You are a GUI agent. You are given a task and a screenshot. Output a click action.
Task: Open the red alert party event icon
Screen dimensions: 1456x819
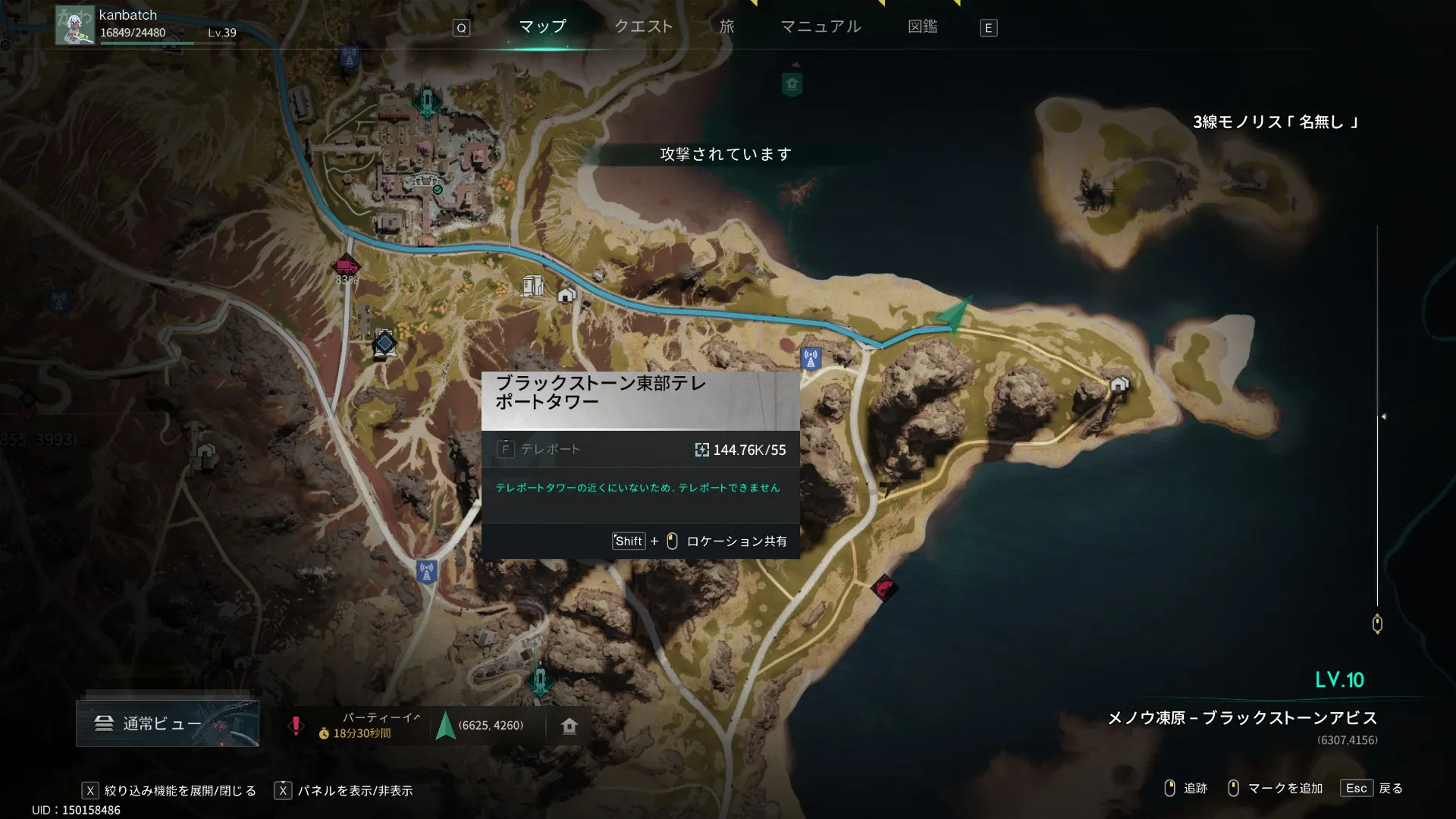point(296,726)
